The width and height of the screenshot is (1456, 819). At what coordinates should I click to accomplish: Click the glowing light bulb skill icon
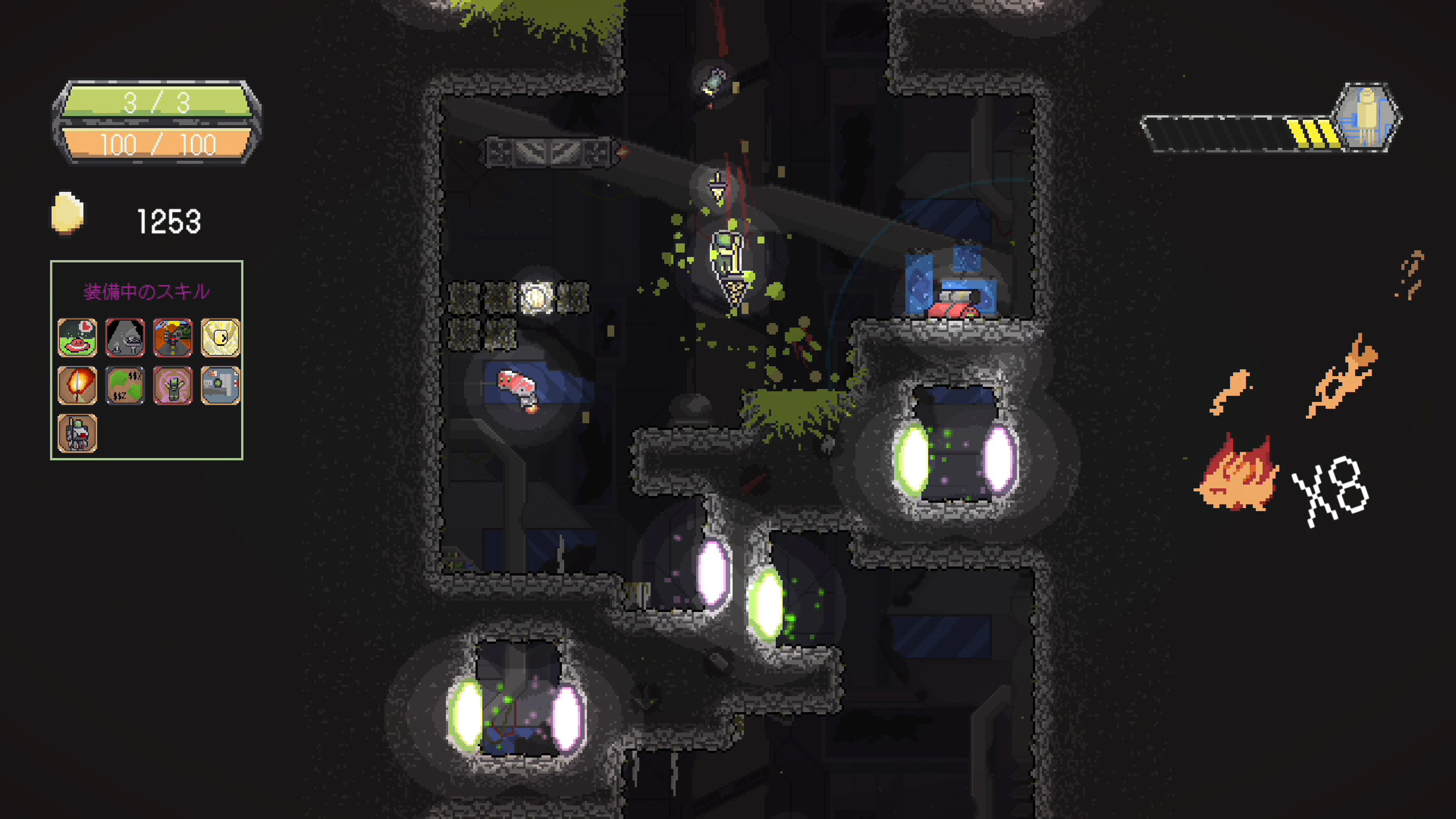(220, 337)
